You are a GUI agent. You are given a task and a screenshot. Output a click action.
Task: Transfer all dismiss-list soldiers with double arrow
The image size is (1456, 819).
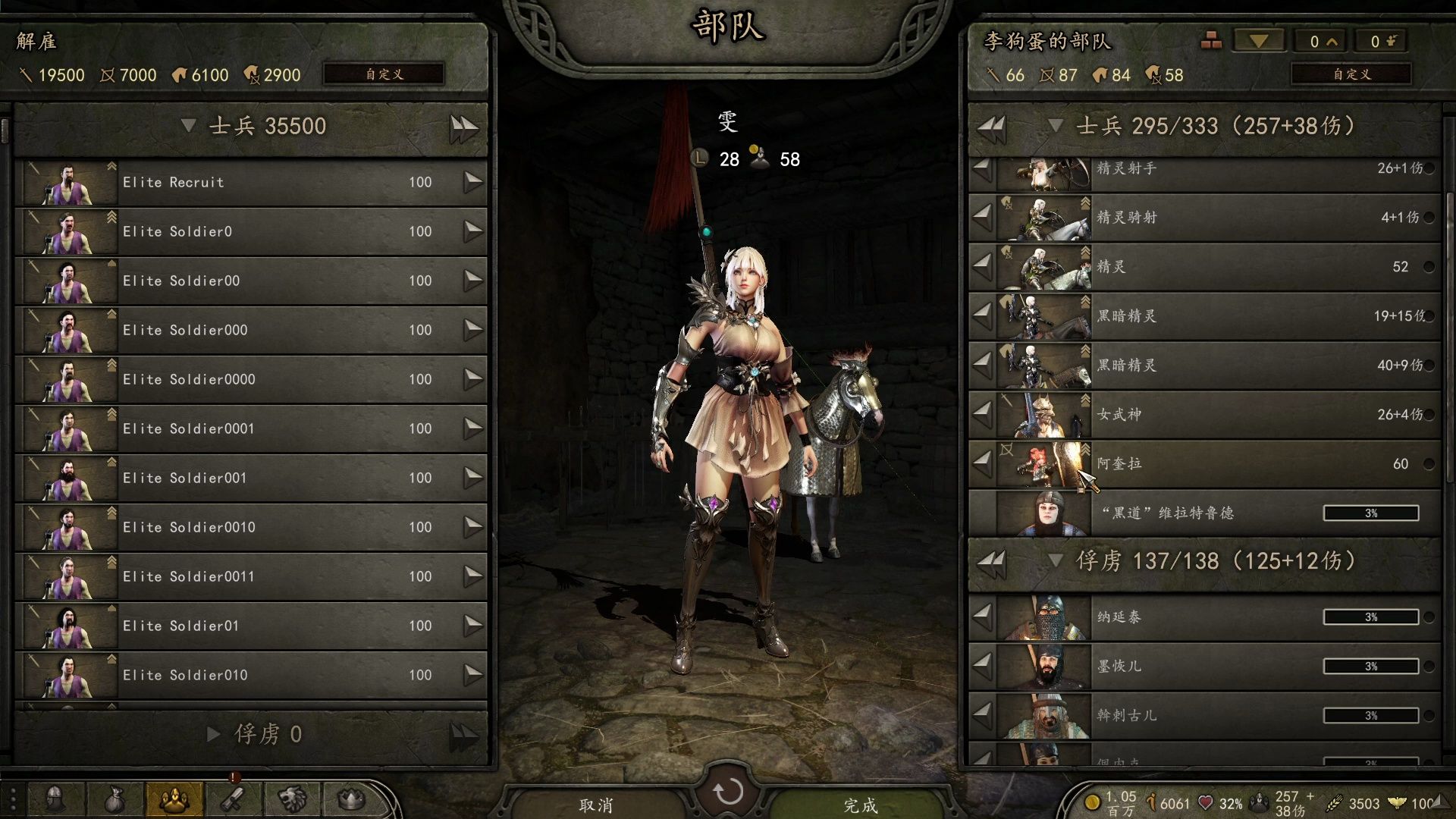coord(463,127)
